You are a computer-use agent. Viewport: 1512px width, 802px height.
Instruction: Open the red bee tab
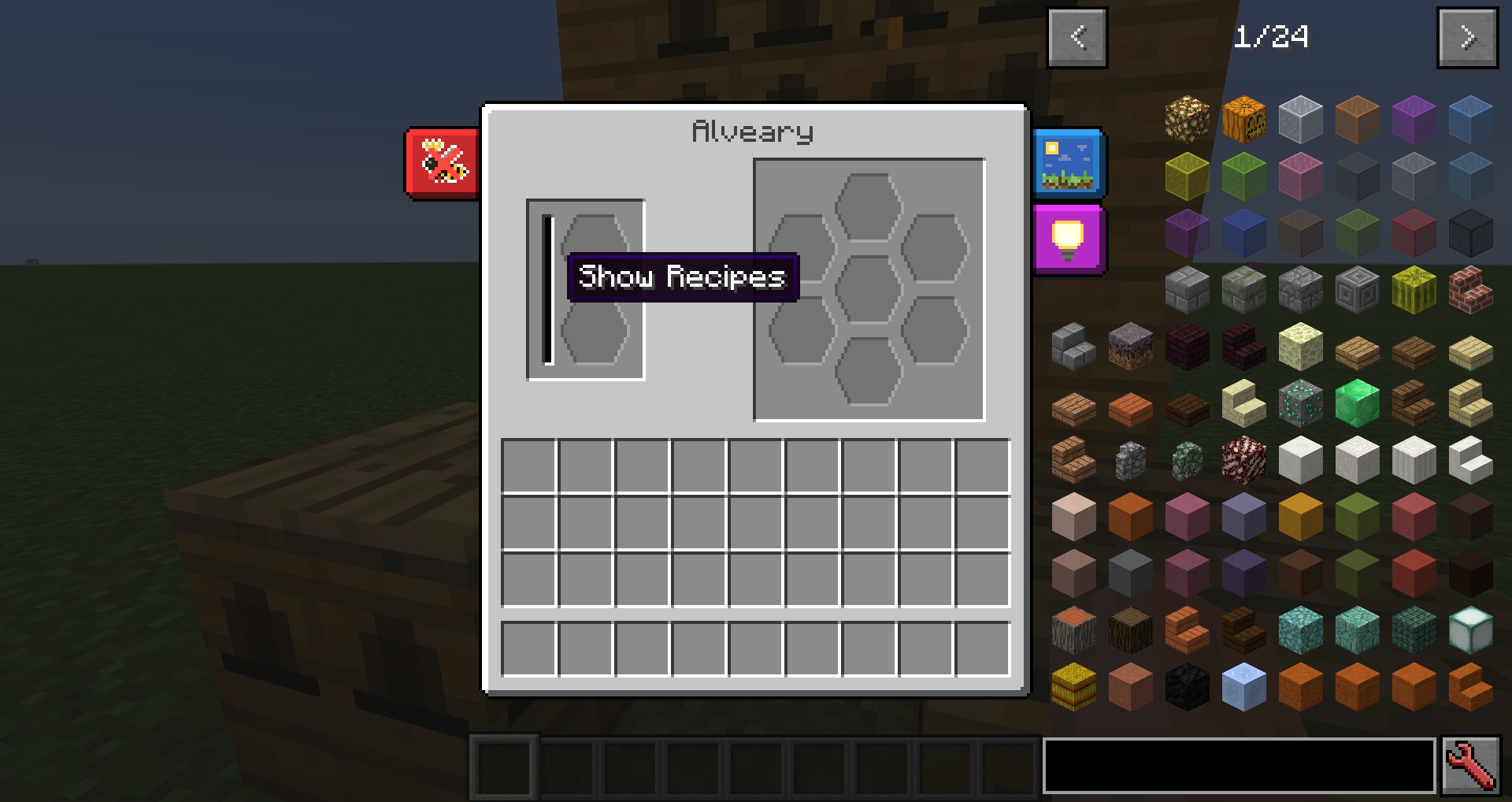pos(443,163)
